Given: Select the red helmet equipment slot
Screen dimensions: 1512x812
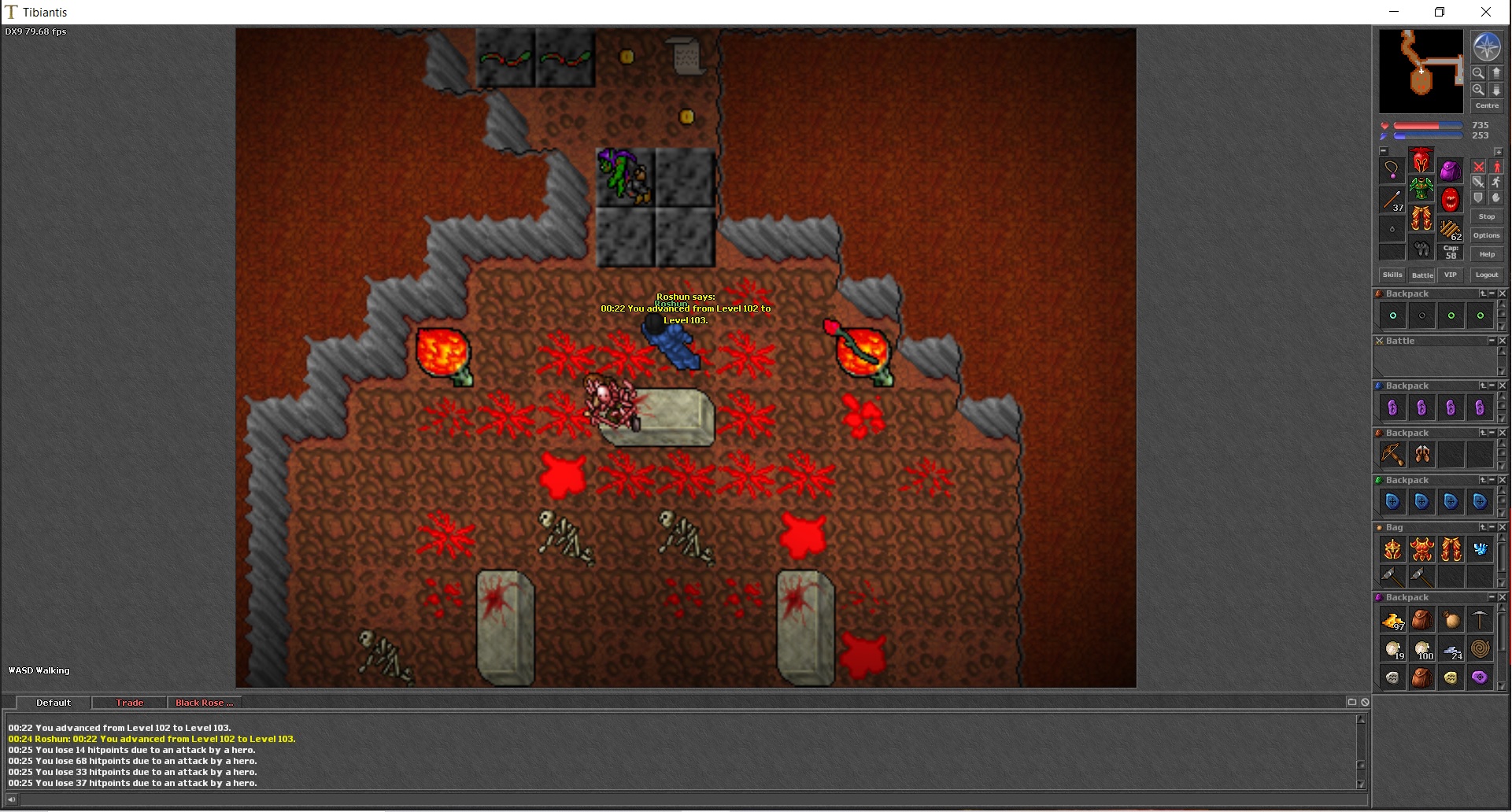Looking at the screenshot, I should tap(1421, 161).
